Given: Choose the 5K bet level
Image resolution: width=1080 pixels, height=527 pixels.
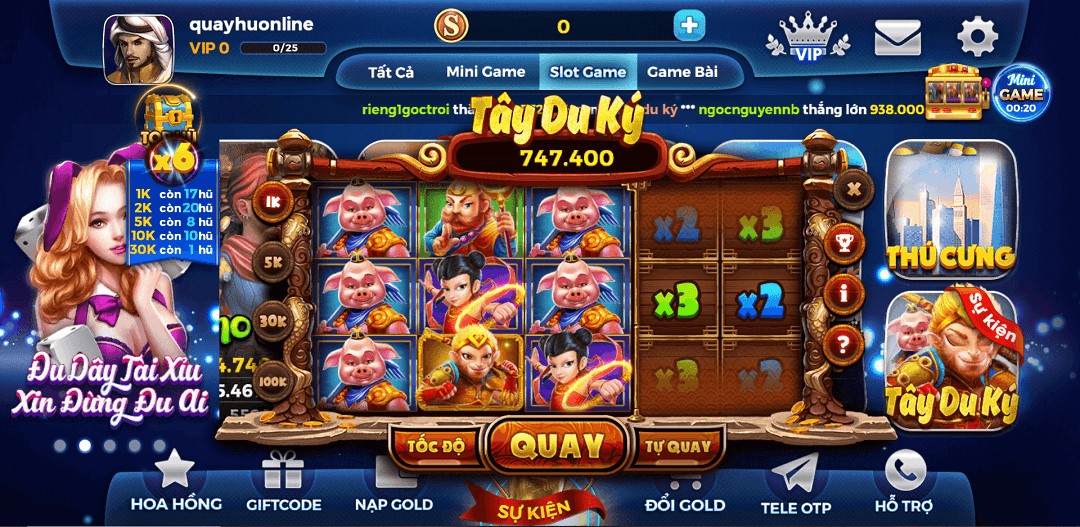Looking at the screenshot, I should point(272,262).
